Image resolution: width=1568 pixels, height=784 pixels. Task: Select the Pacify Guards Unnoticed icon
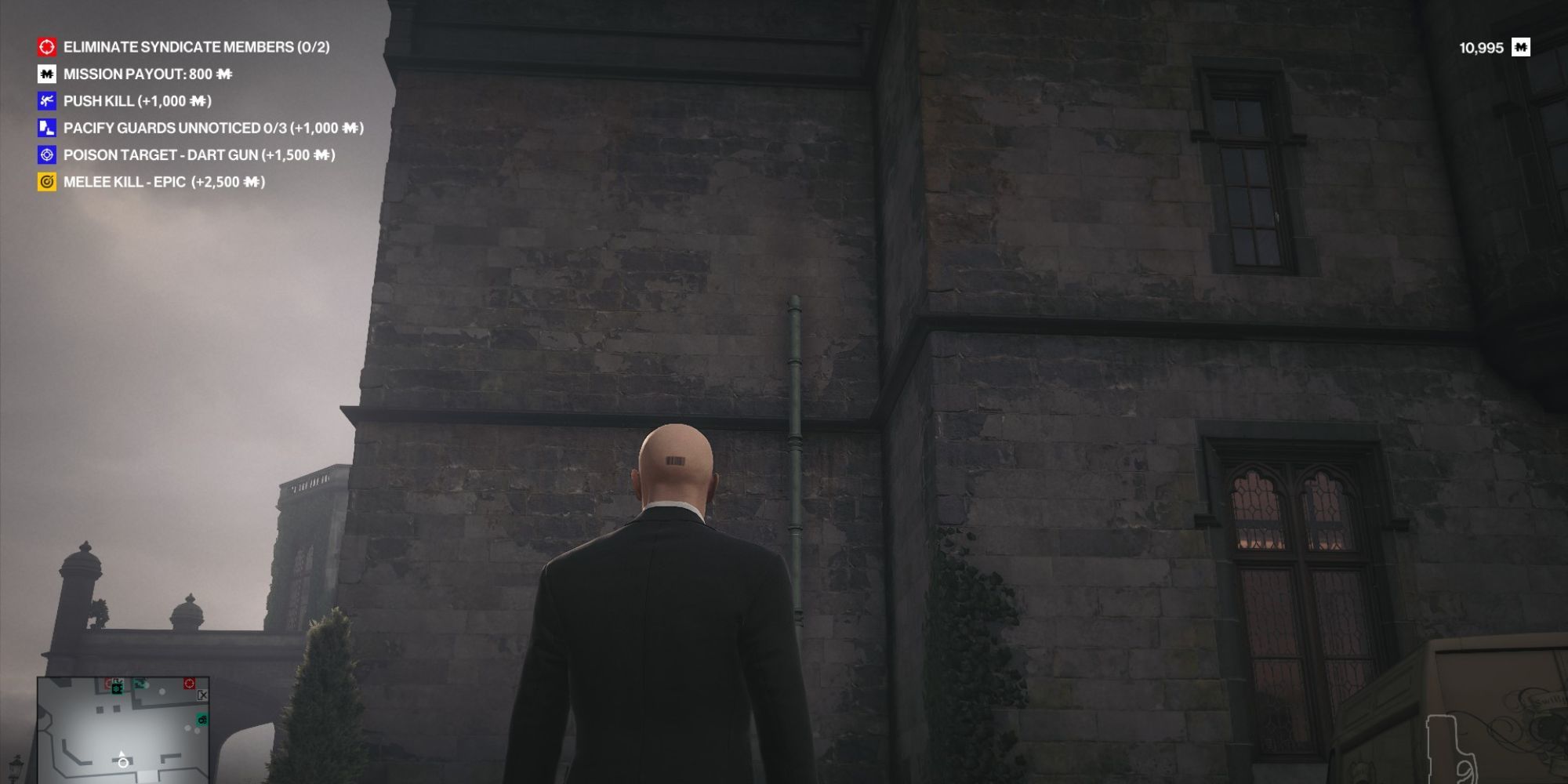pyautogui.click(x=45, y=128)
